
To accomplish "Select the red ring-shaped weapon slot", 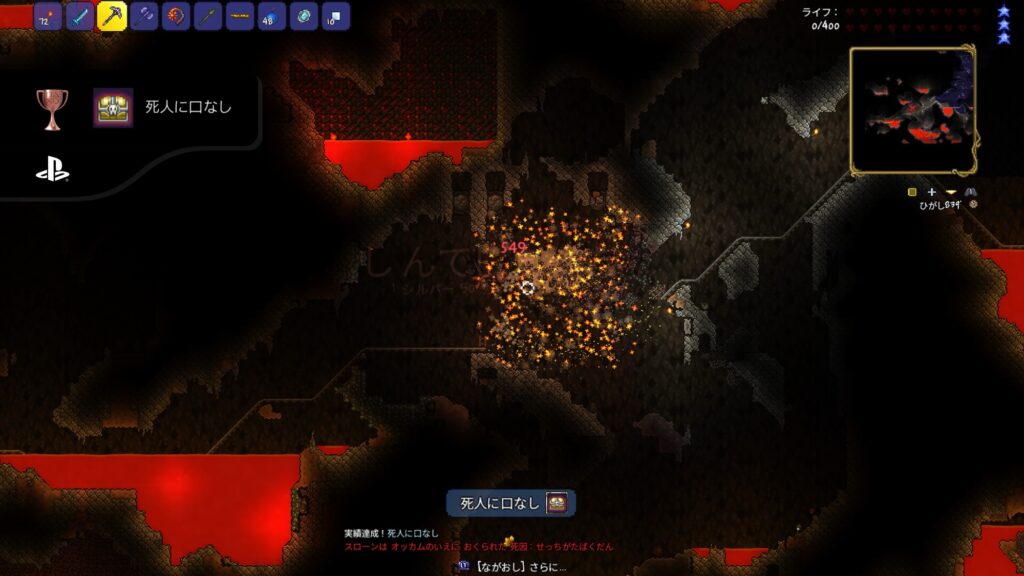I will 176,17.
